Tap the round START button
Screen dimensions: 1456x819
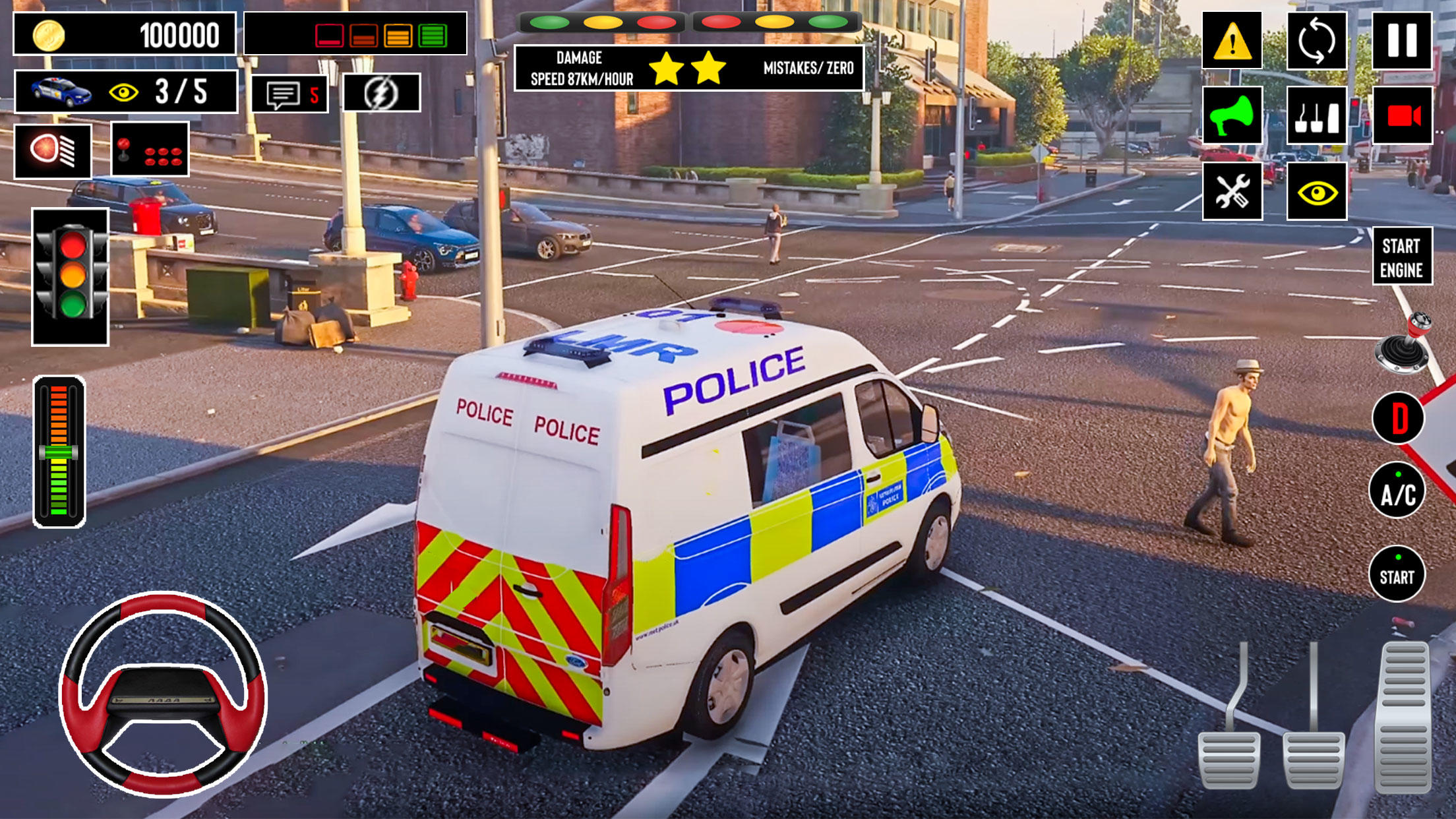1397,575
